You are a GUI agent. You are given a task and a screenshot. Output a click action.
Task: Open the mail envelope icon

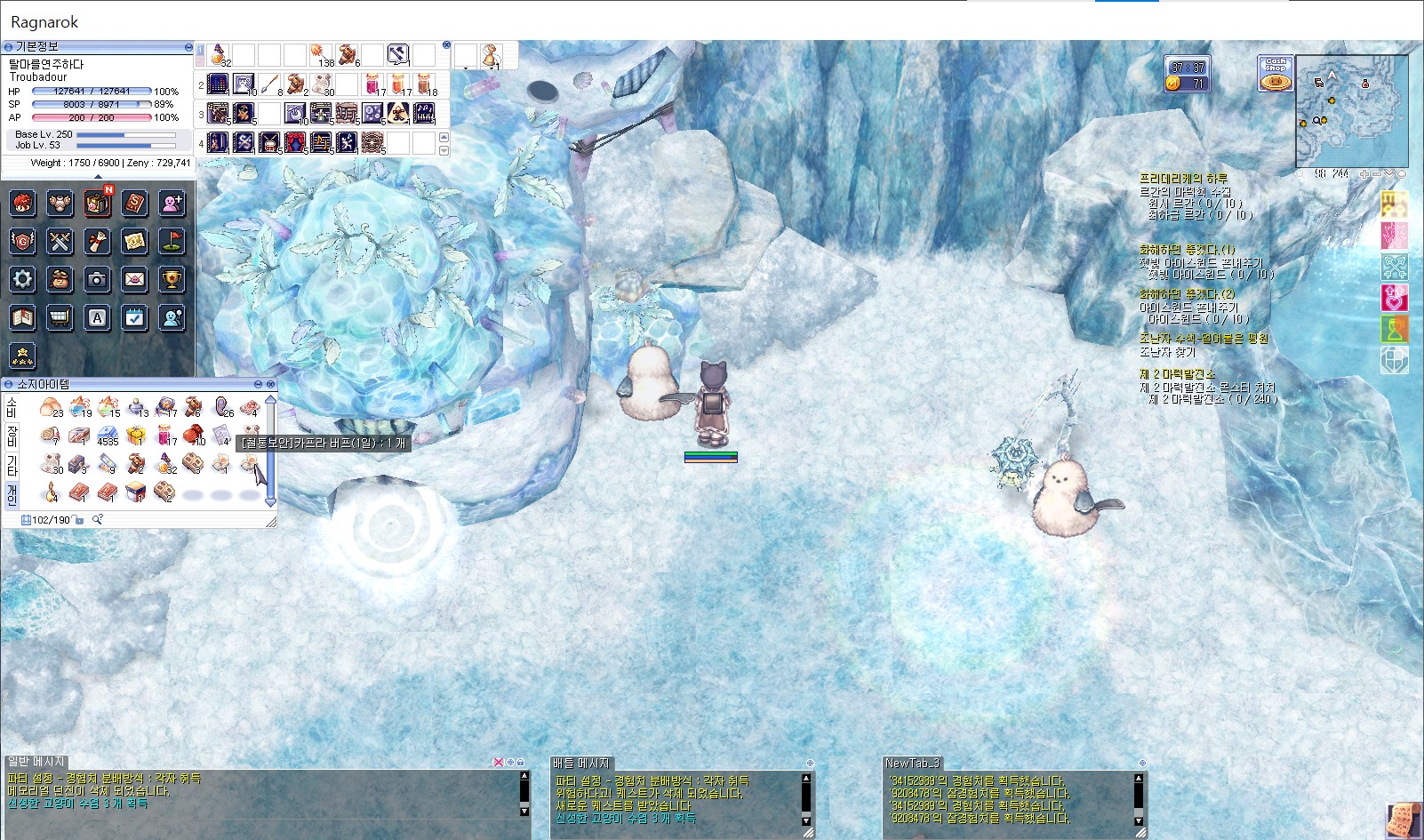pos(134,279)
